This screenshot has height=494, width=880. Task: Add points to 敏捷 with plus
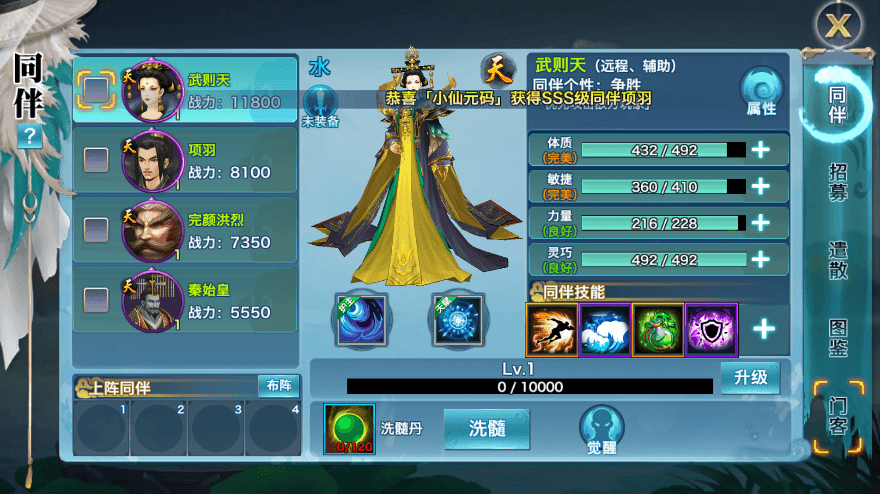[x=760, y=186]
